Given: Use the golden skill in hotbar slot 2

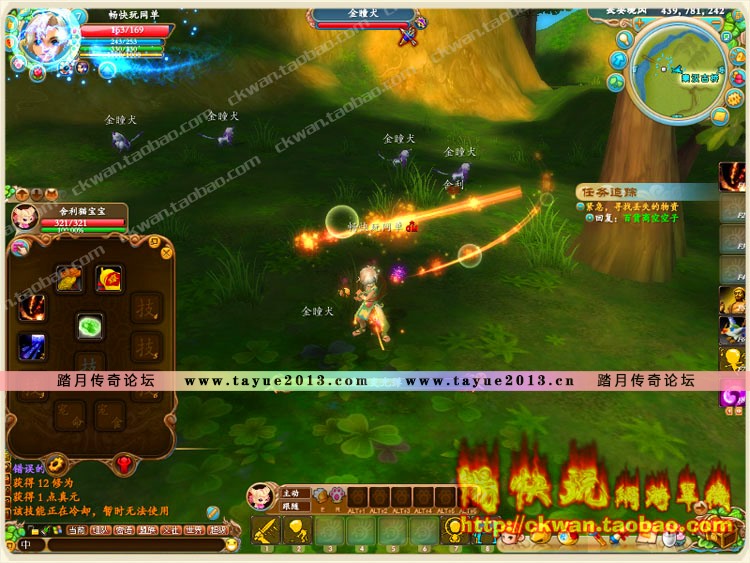Looking at the screenshot, I should 297,530.
